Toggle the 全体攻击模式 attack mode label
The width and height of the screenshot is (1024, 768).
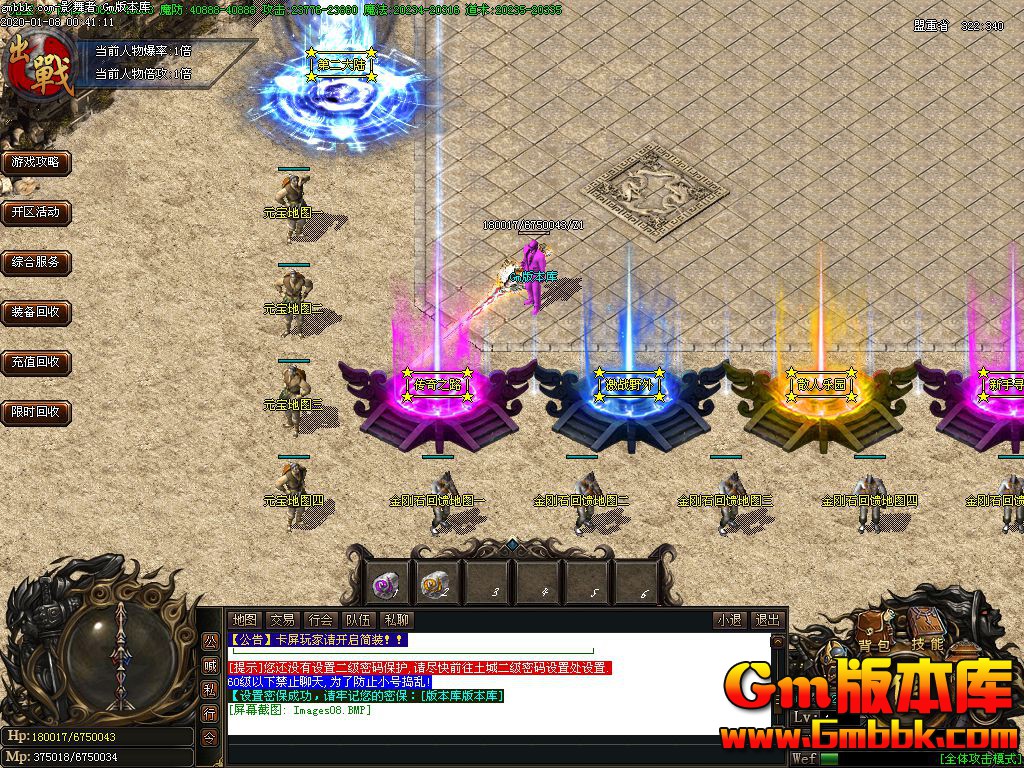pyautogui.click(x=979, y=758)
